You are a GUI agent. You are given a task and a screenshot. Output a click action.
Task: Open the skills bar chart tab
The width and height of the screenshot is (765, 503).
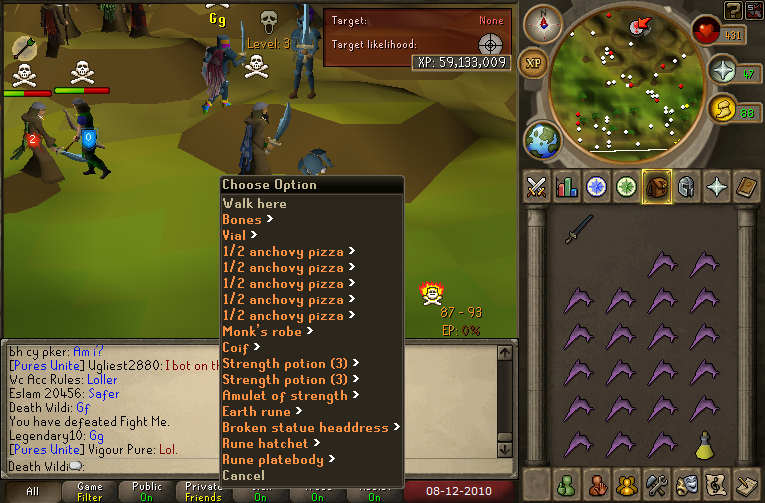pyautogui.click(x=566, y=187)
